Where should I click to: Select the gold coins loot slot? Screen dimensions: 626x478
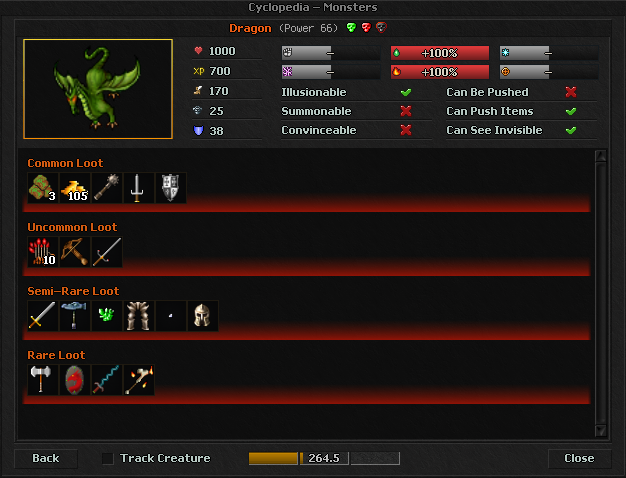(75, 188)
